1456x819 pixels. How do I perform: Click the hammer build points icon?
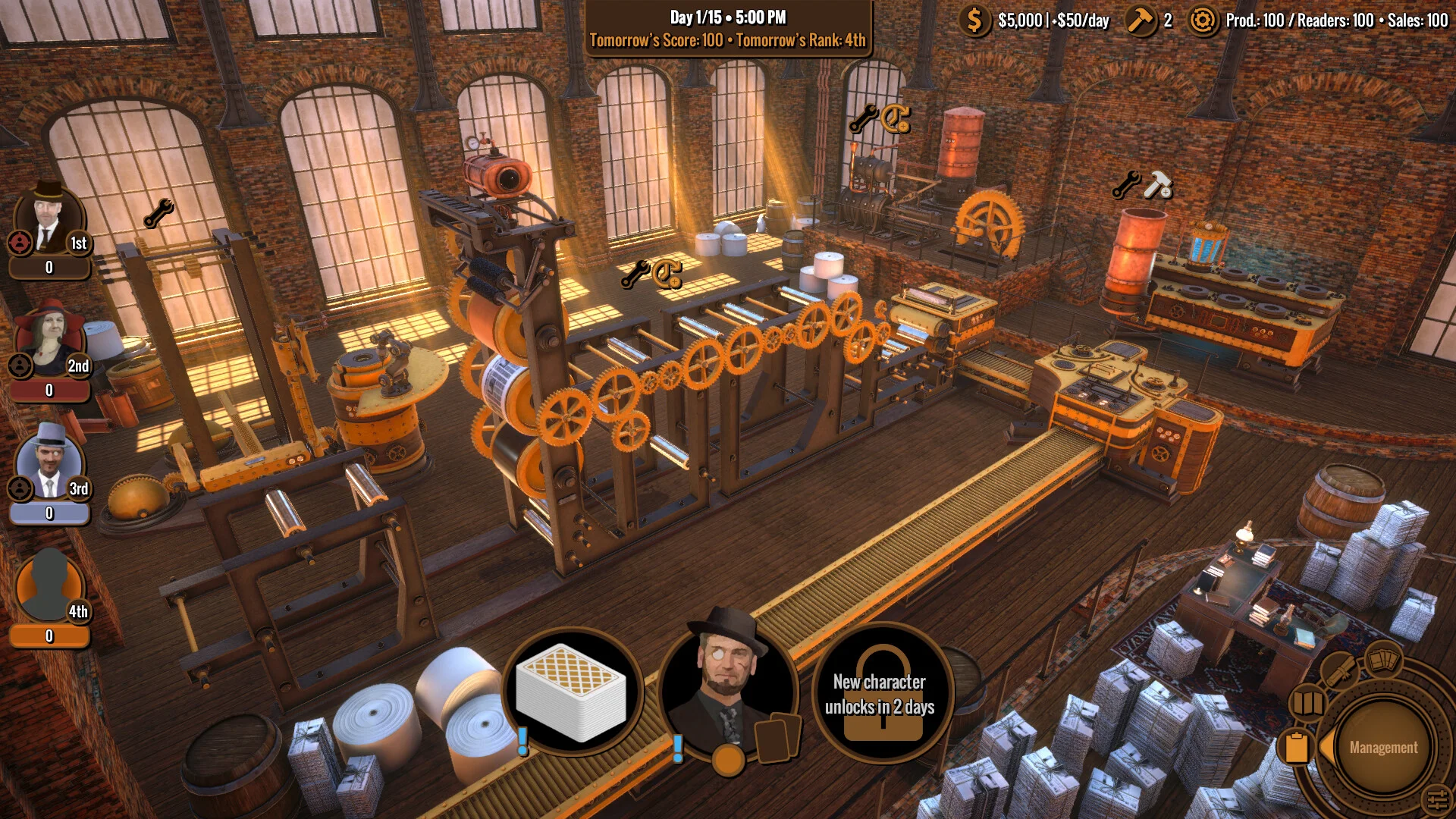1140,20
